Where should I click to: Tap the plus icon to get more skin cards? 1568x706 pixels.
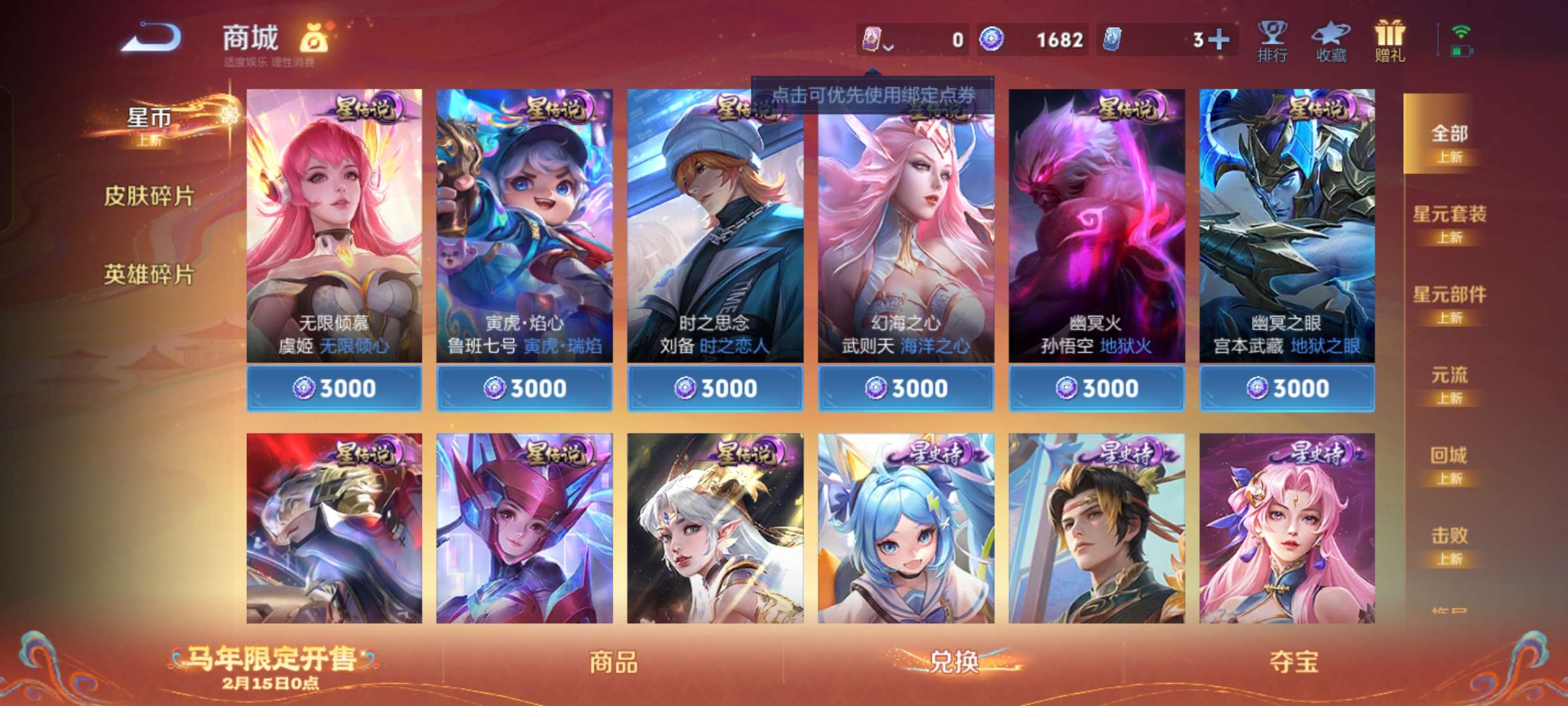click(1217, 39)
